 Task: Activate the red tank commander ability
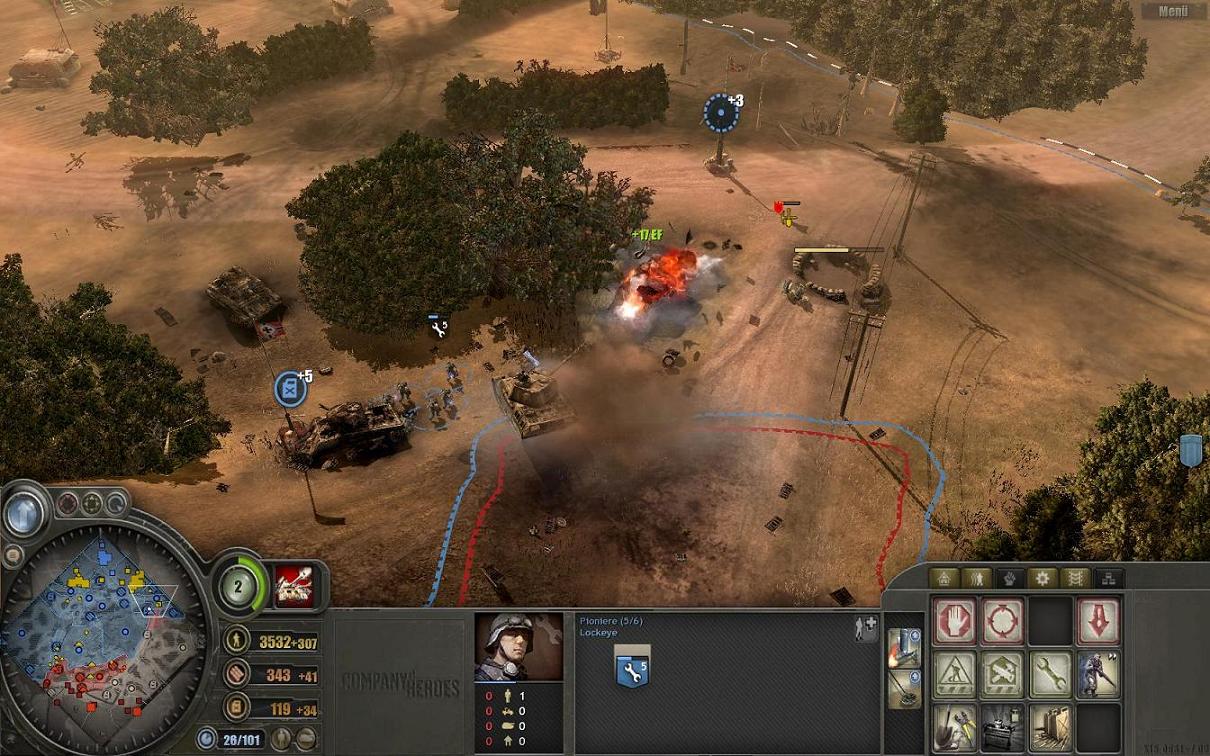(x=293, y=586)
